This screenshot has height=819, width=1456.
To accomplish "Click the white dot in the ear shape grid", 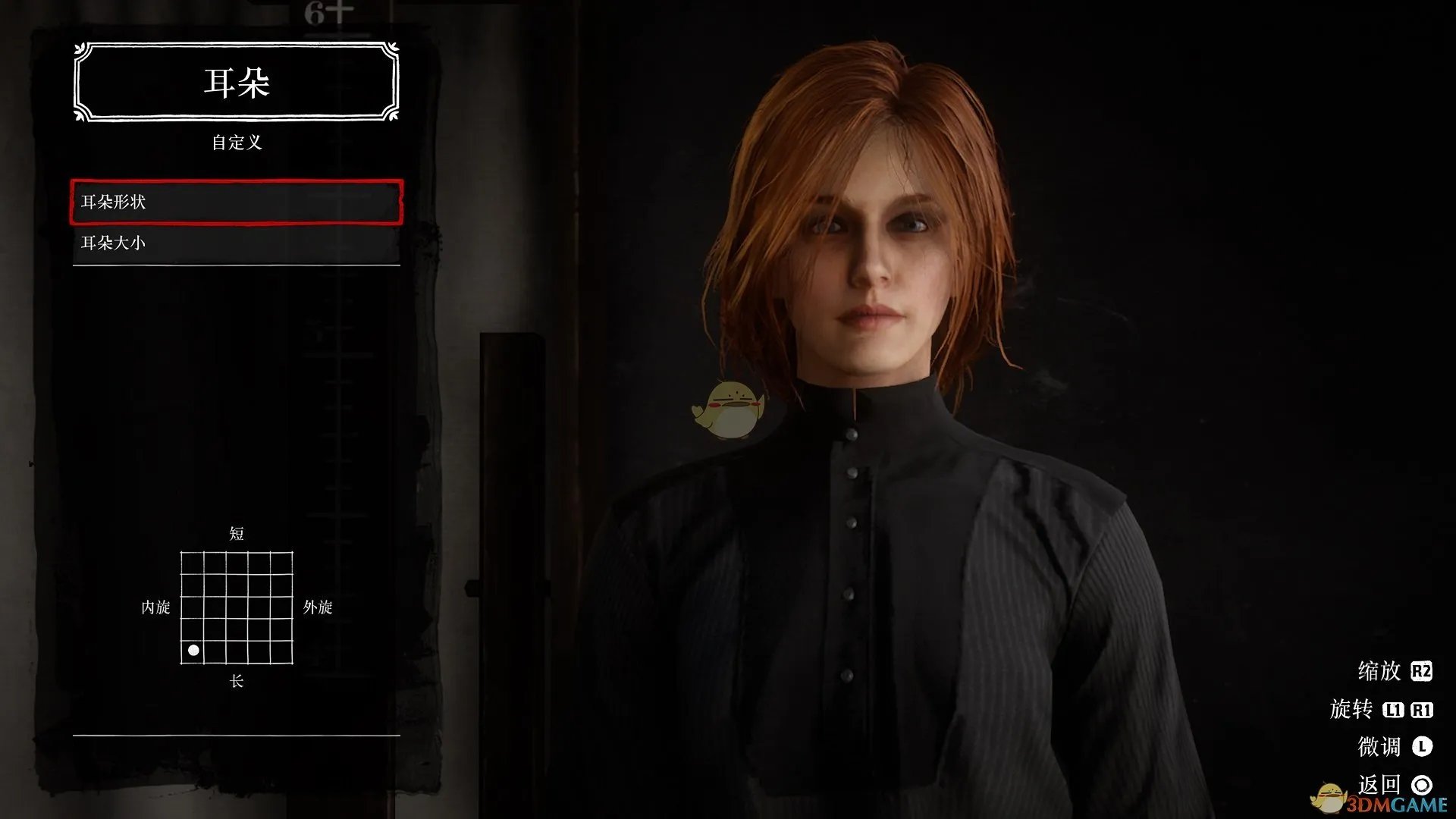I will click(193, 651).
